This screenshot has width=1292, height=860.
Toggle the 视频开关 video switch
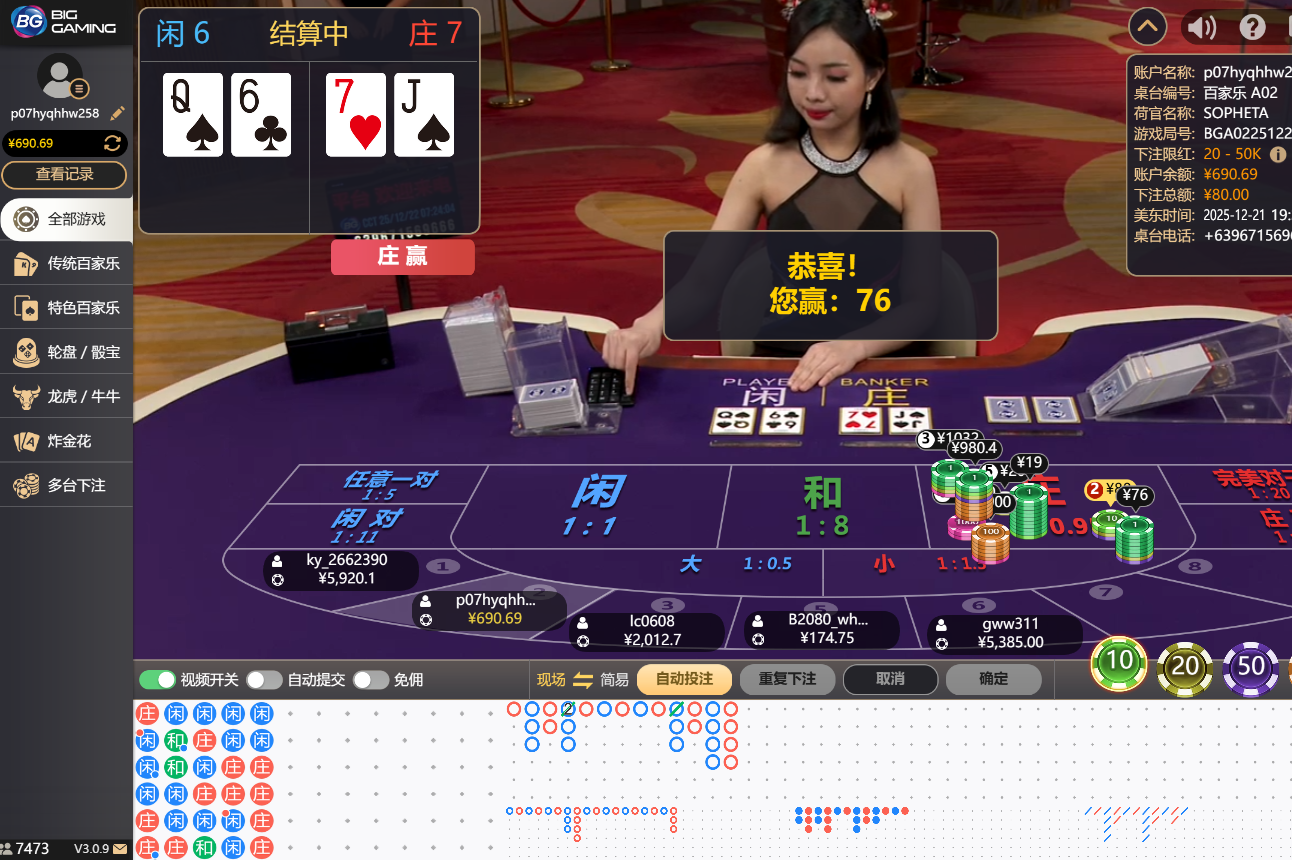point(158,679)
